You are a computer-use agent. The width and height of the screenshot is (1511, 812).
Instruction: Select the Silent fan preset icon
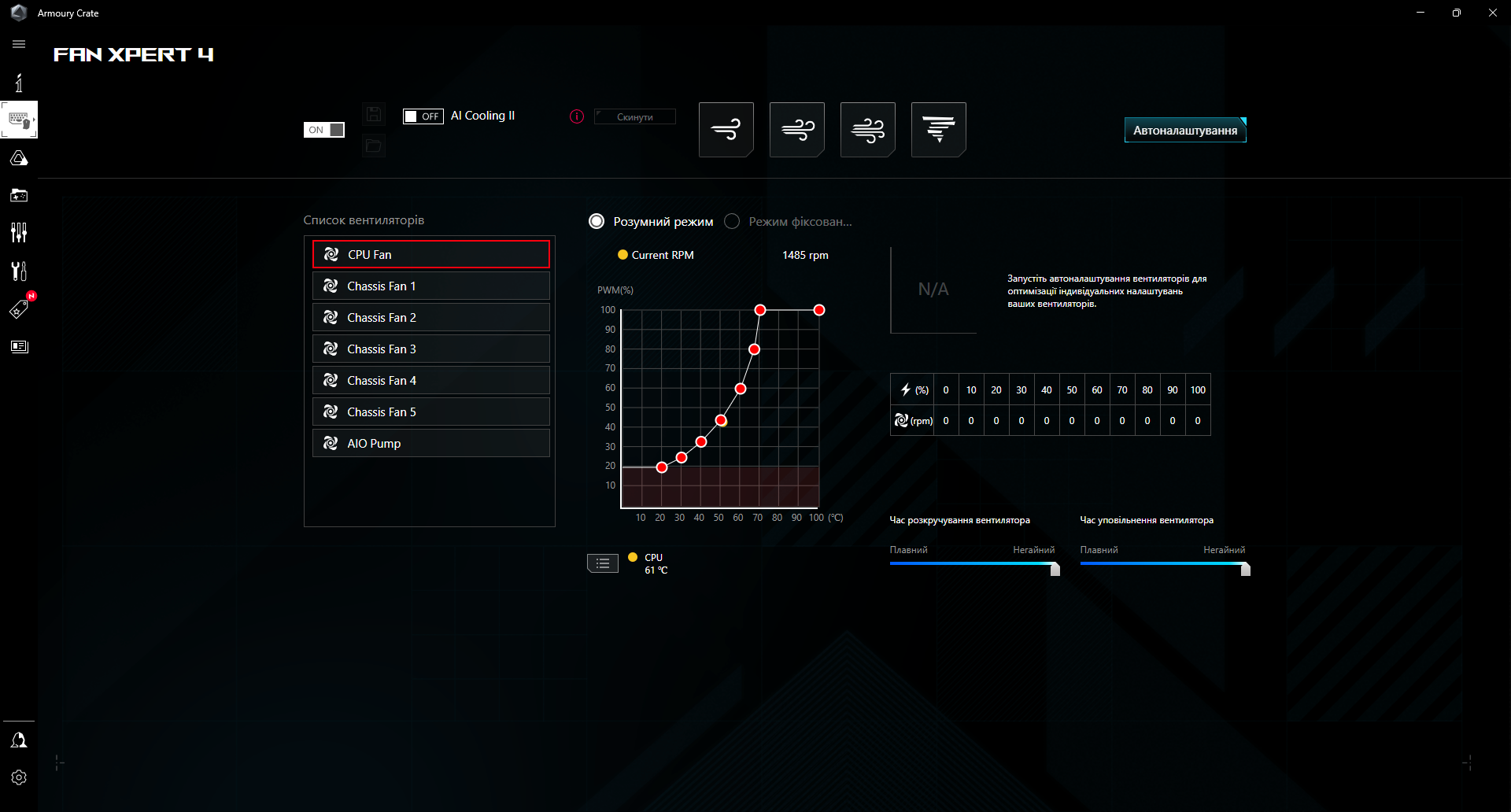click(x=726, y=129)
